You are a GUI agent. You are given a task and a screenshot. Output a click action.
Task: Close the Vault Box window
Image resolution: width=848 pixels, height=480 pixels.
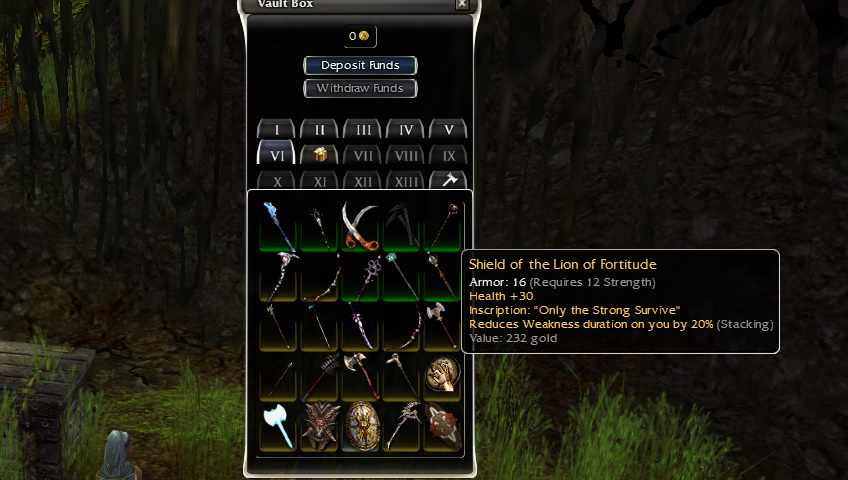click(461, 4)
